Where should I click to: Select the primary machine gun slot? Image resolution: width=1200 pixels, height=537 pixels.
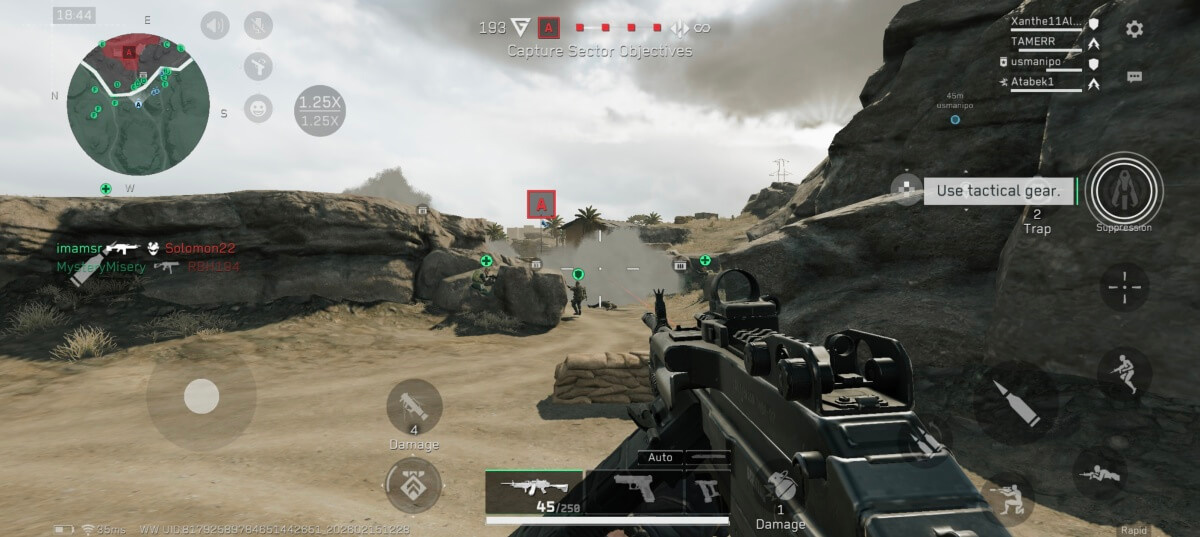coord(533,493)
